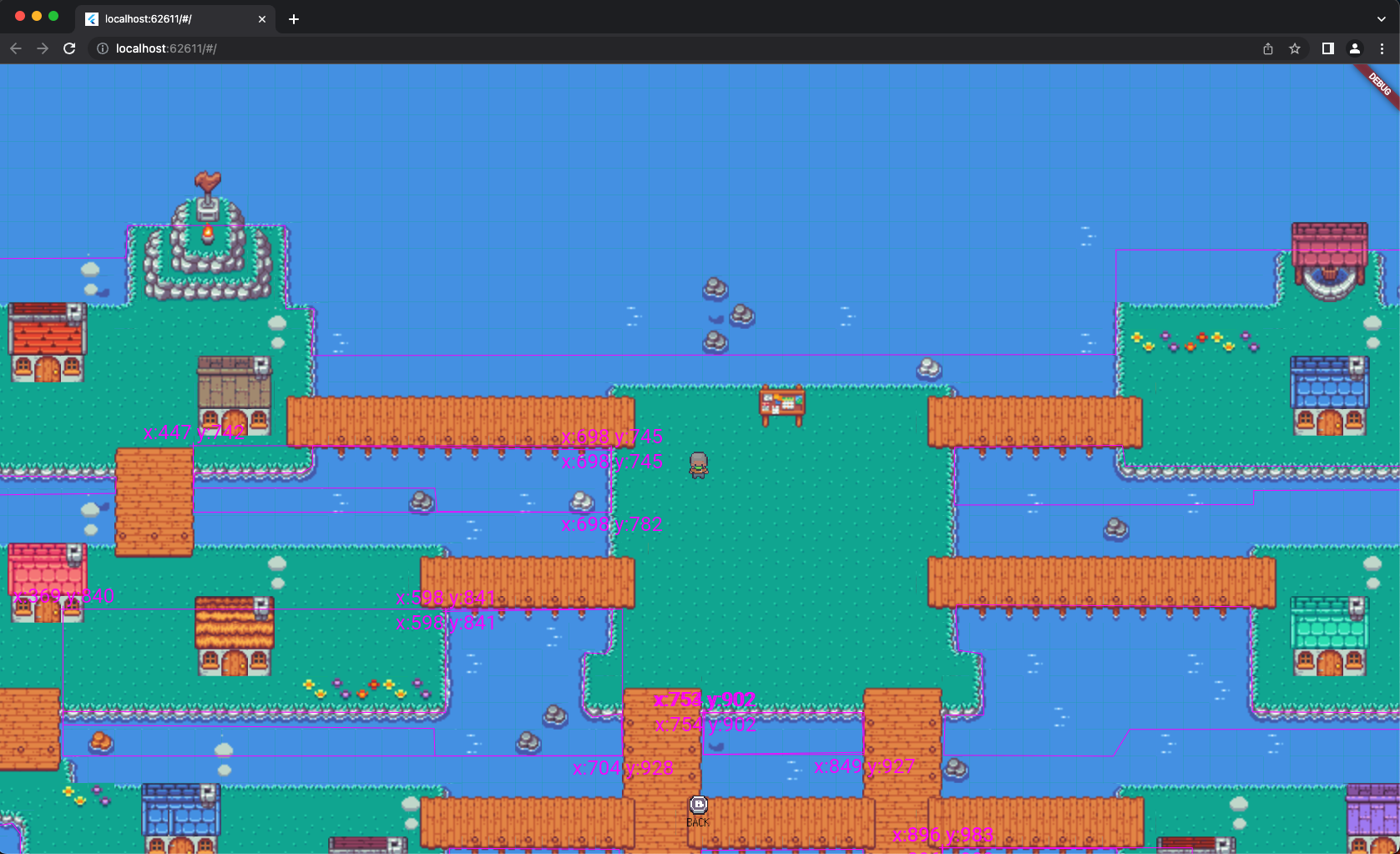1400x854 pixels.
Task: Click the gamepad icon above BACK label
Action: (x=698, y=804)
